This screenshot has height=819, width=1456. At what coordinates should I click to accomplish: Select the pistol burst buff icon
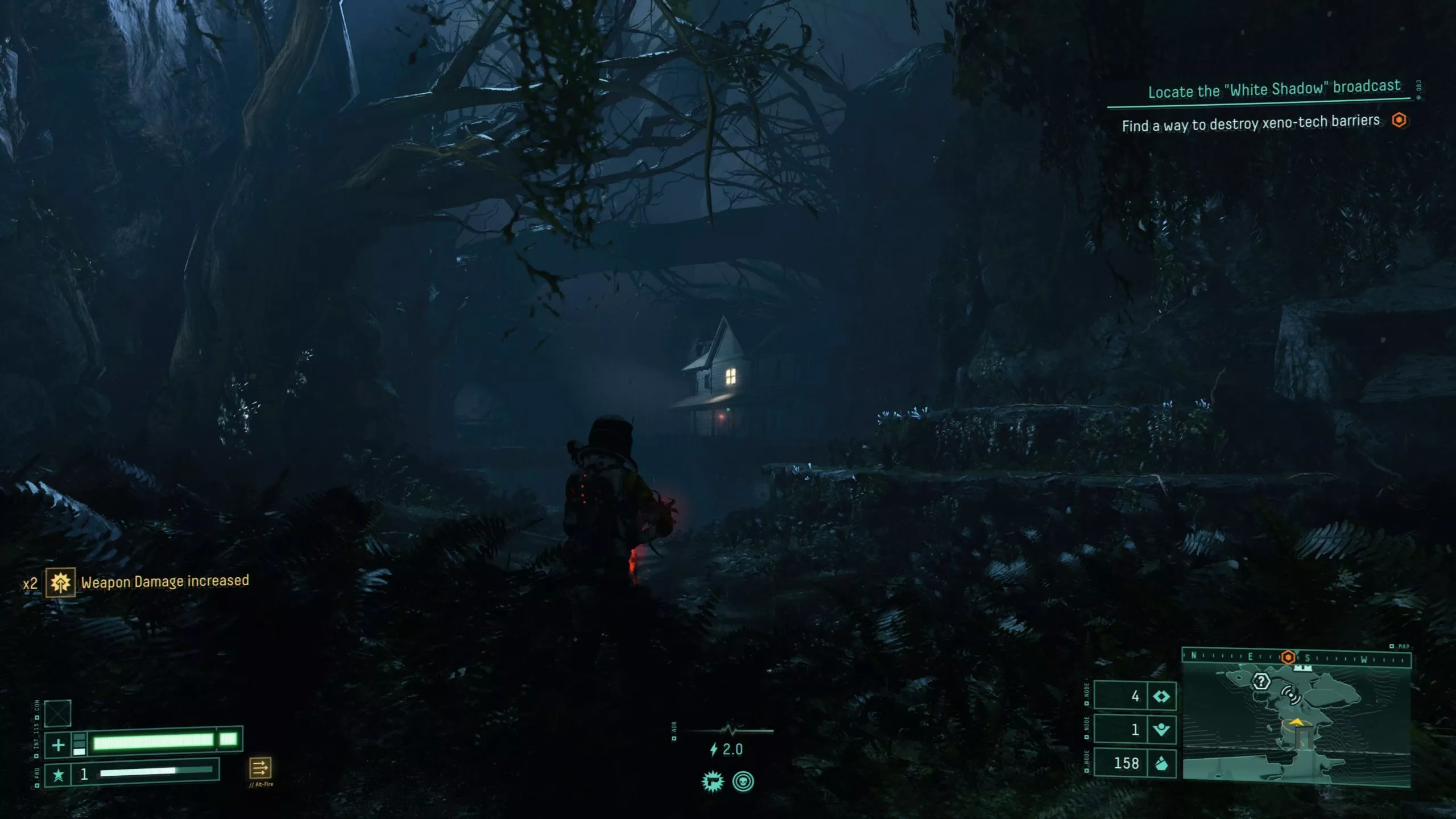[x=713, y=781]
